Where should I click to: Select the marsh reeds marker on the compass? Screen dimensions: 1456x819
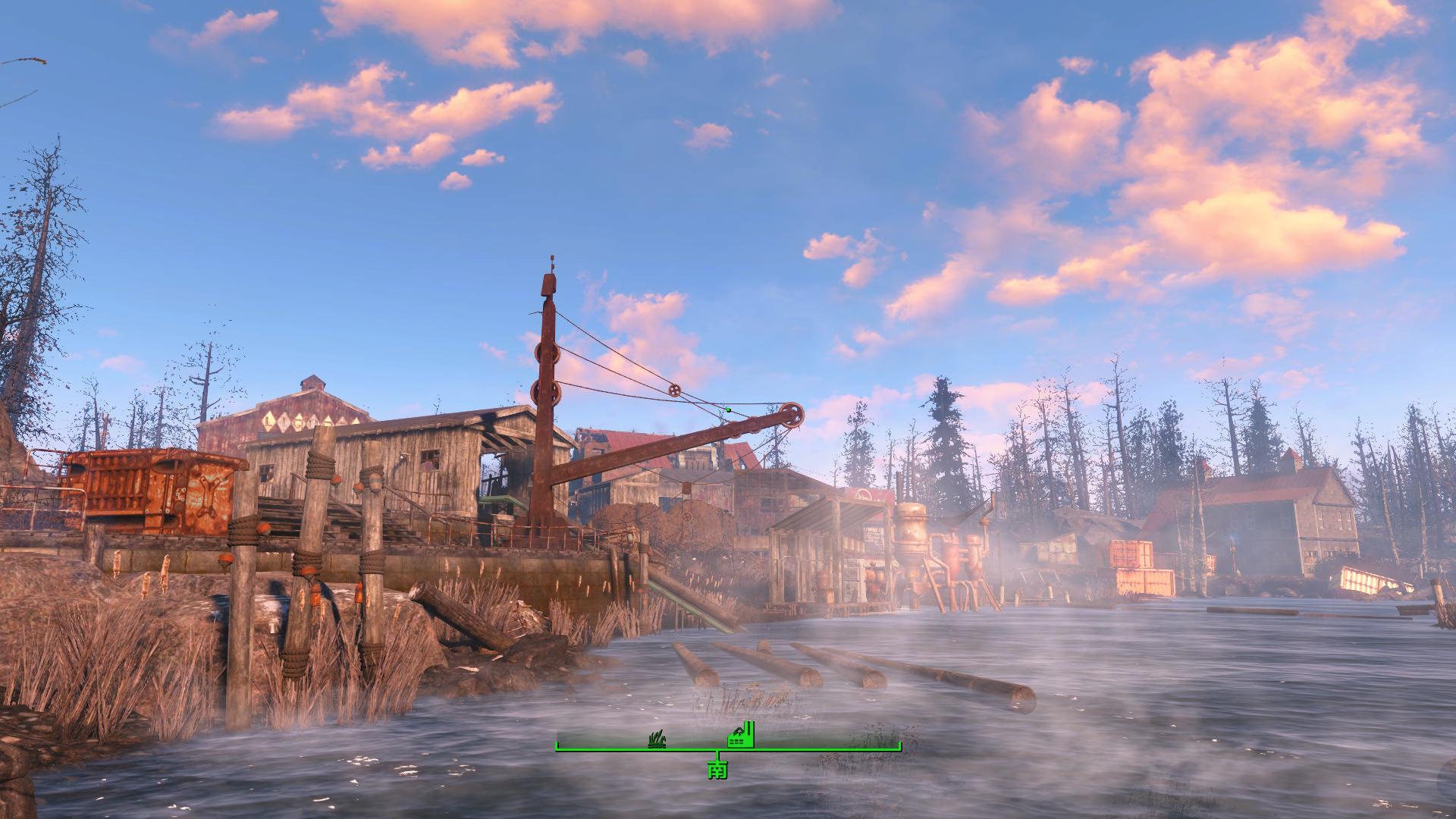click(x=658, y=740)
